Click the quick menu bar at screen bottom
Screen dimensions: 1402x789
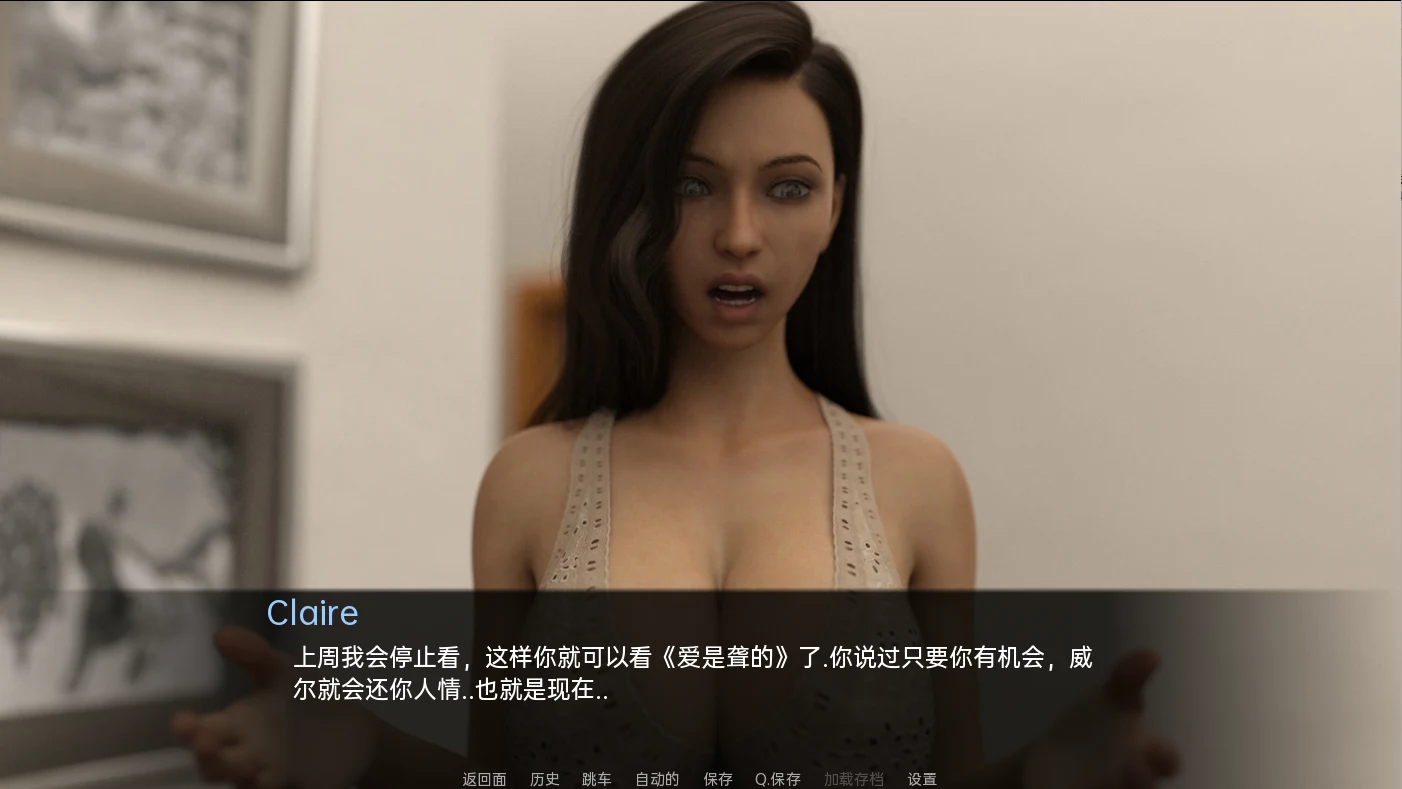click(x=700, y=778)
